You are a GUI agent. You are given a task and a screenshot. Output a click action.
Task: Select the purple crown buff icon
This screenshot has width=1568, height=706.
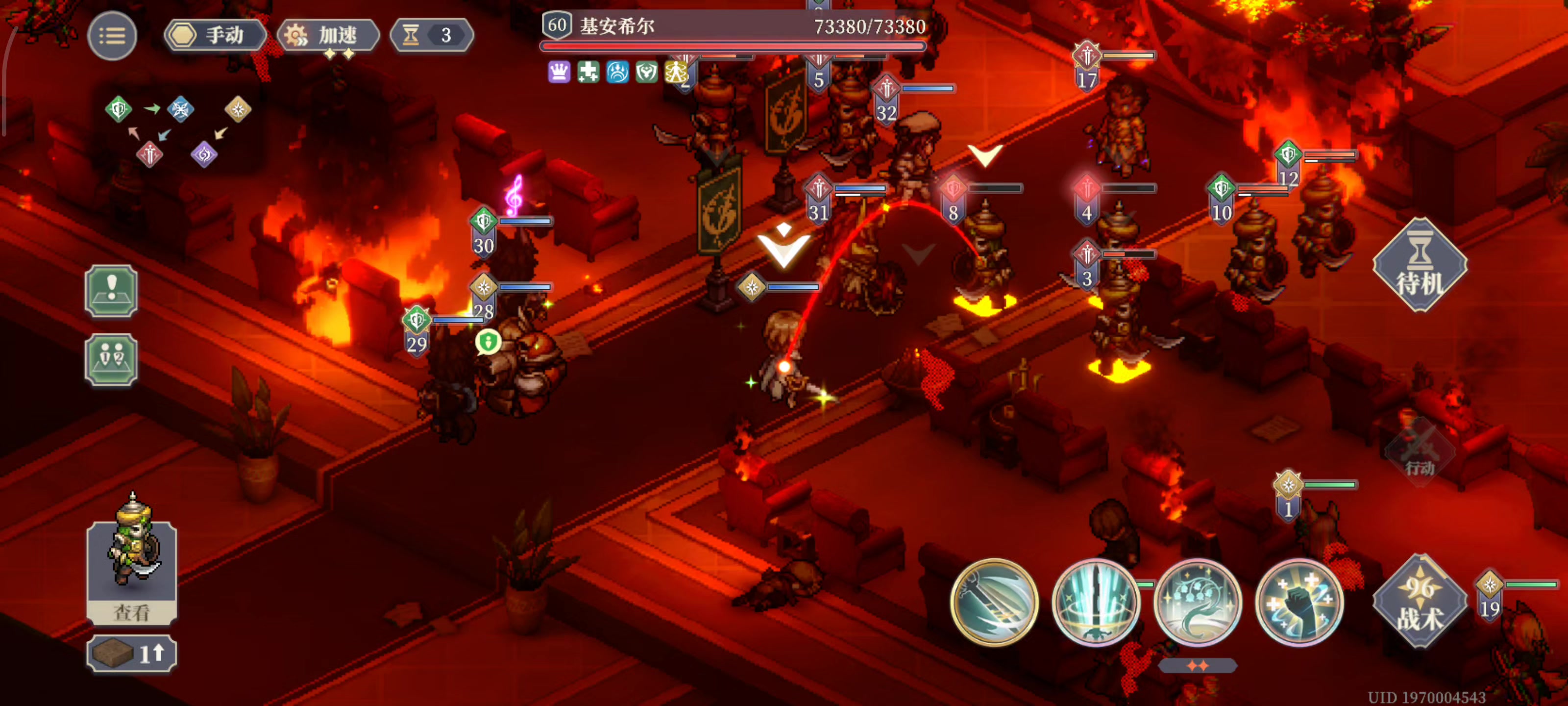coord(559,72)
